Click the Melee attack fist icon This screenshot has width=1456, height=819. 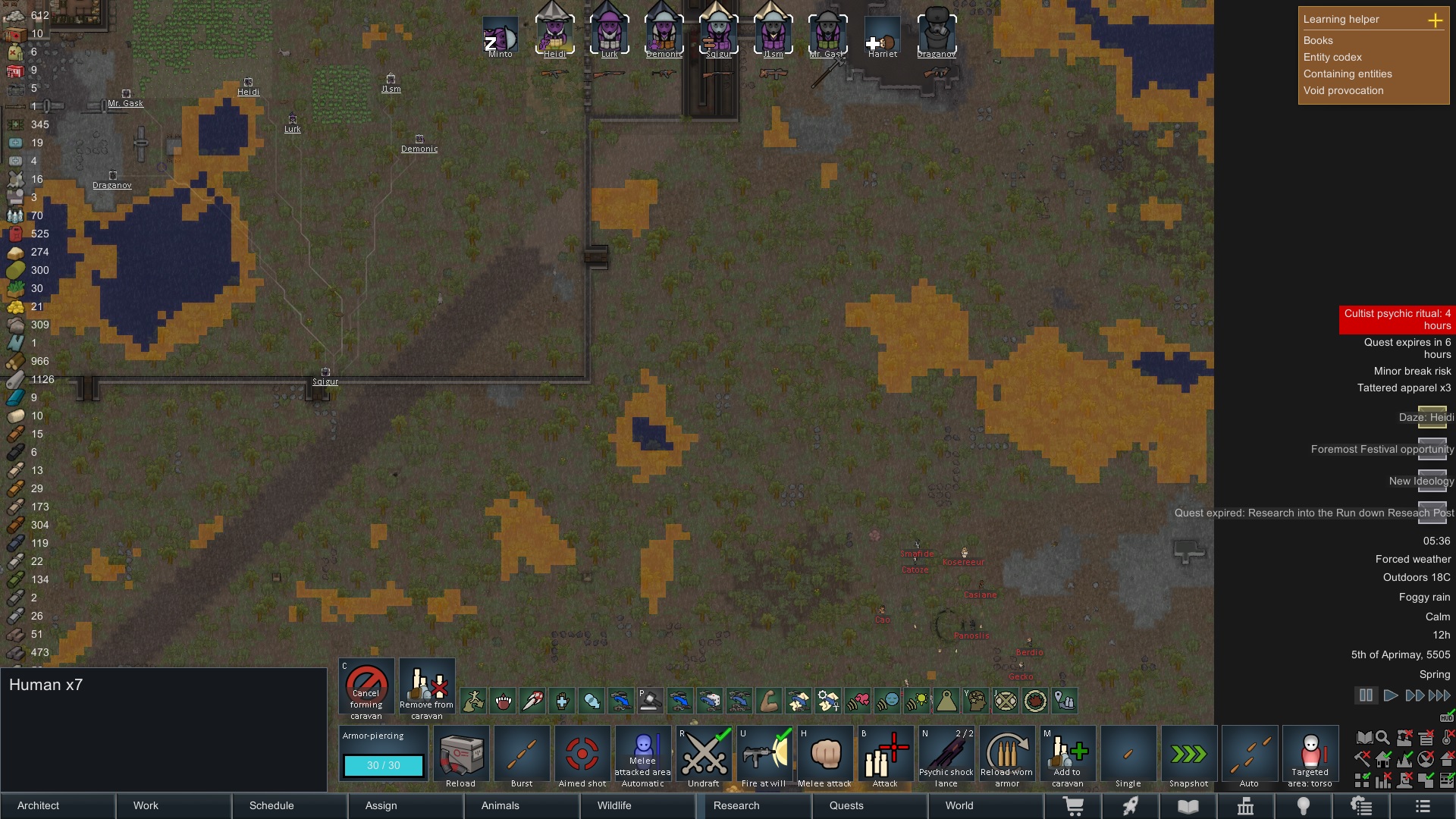(824, 755)
